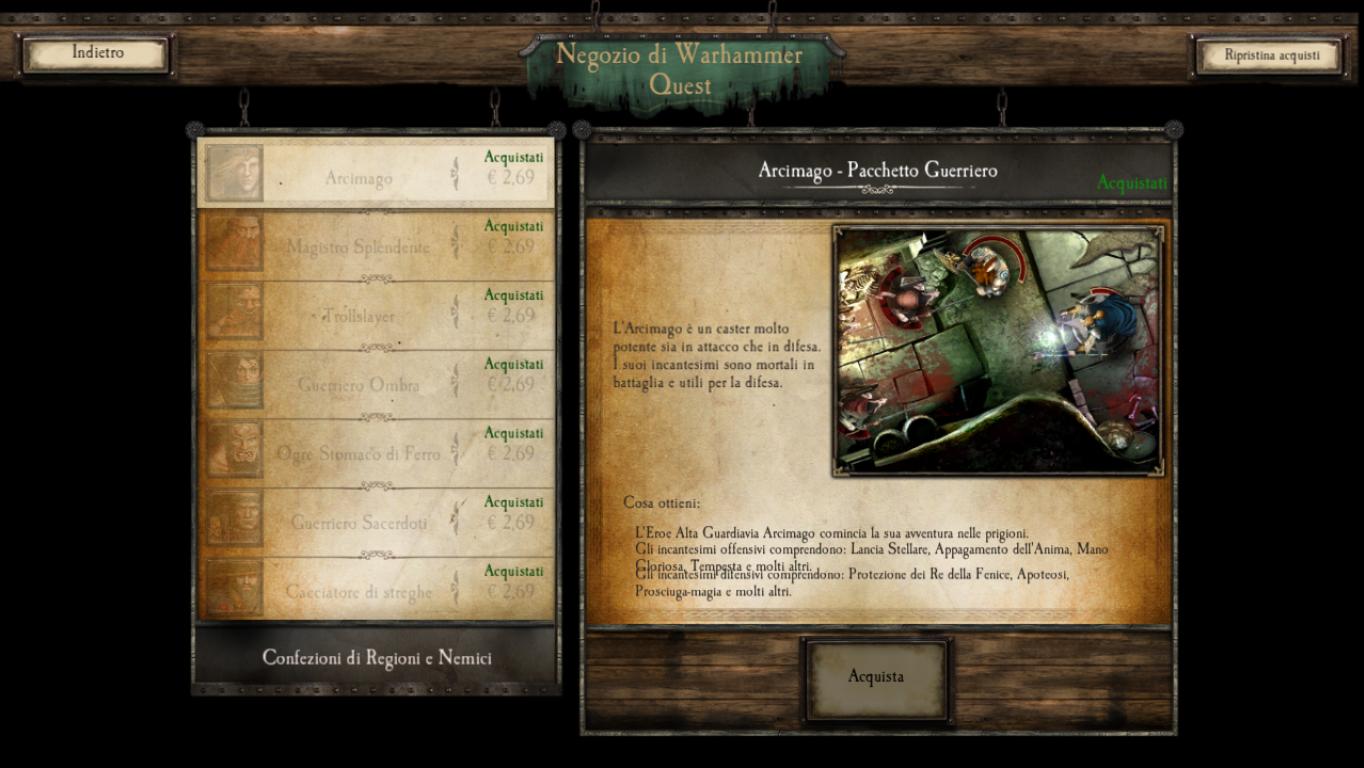1364x768 pixels.
Task: Open Confezioni di Regioni e Nemici
Action: (376, 658)
